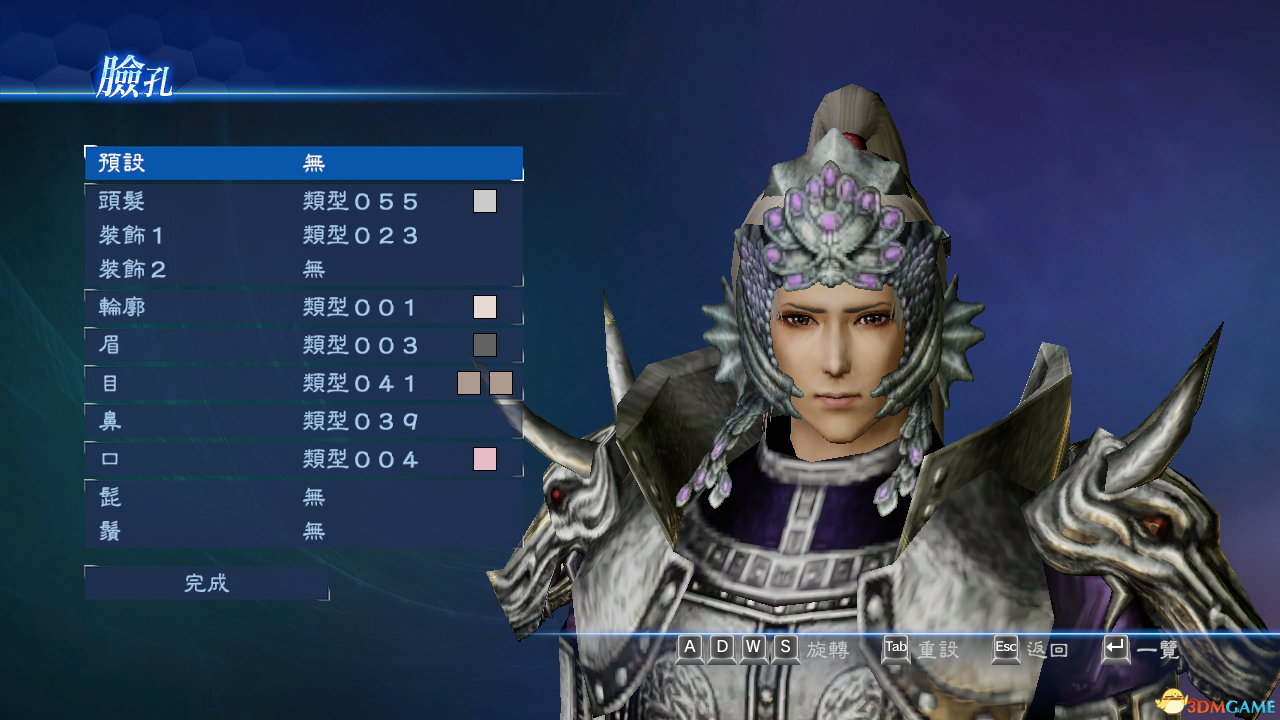
Task: Select the 預設 preset row
Action: tap(303, 163)
